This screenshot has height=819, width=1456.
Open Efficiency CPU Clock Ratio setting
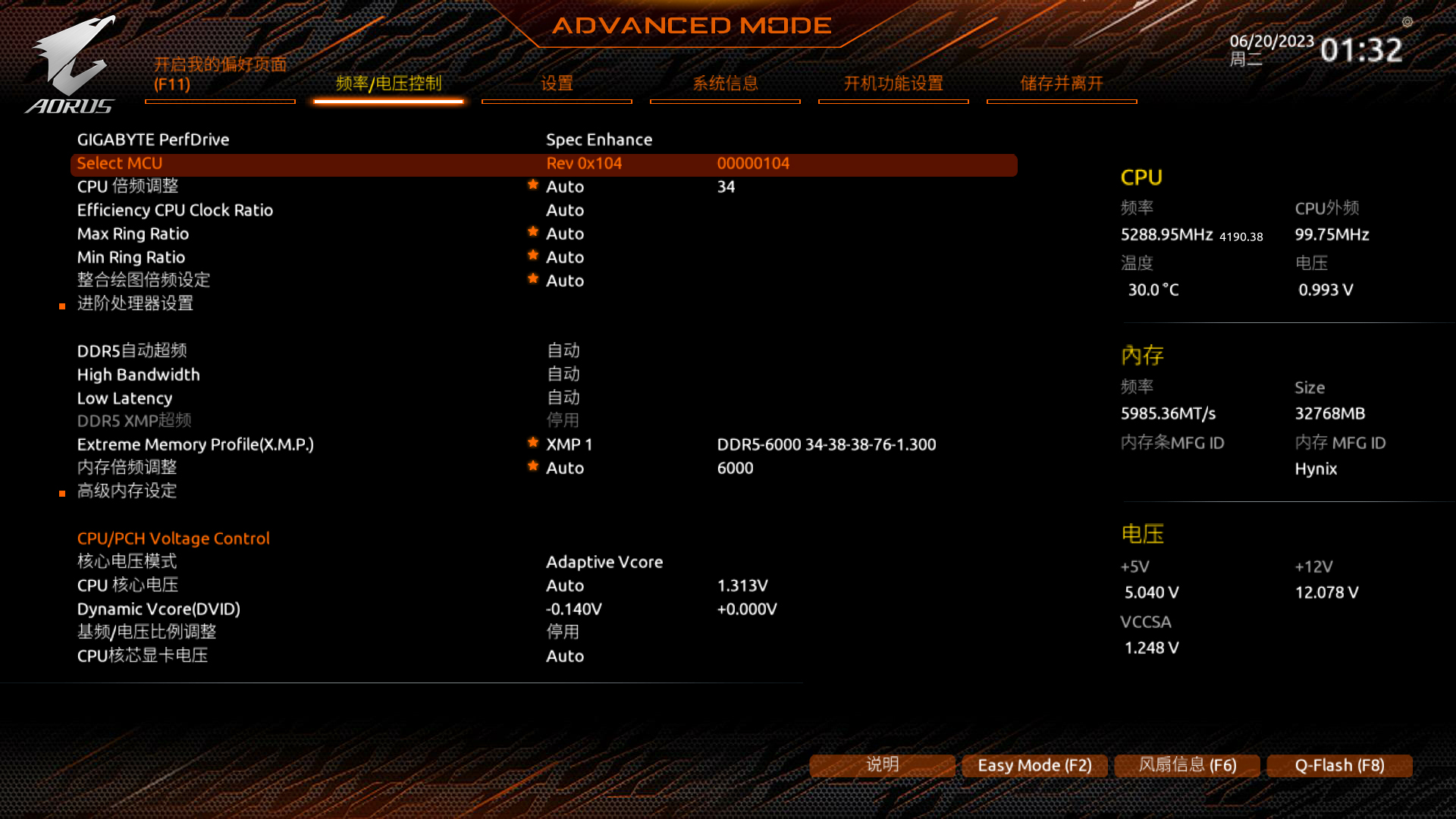[174, 210]
